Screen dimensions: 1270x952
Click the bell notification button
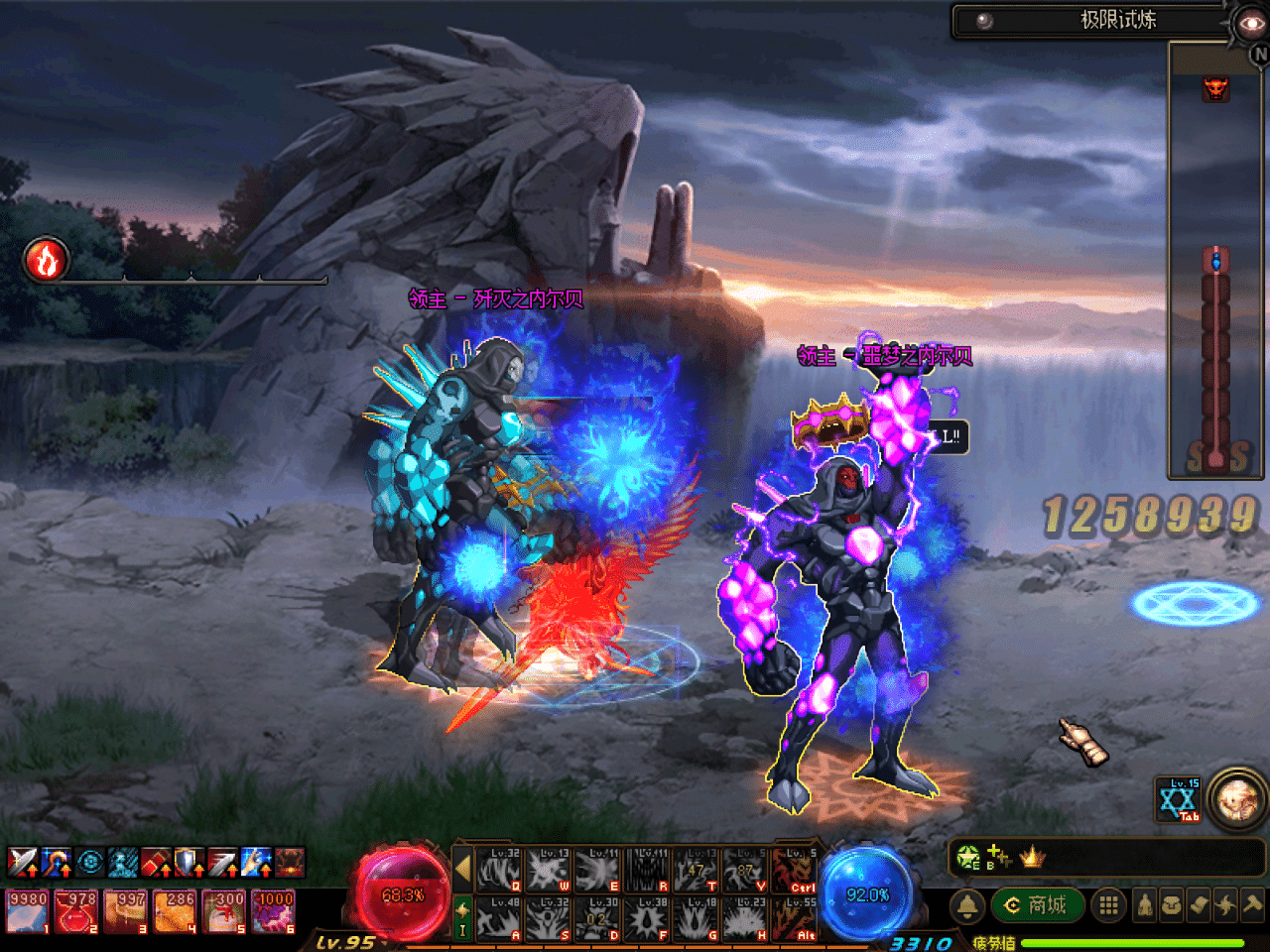pyautogui.click(x=967, y=905)
